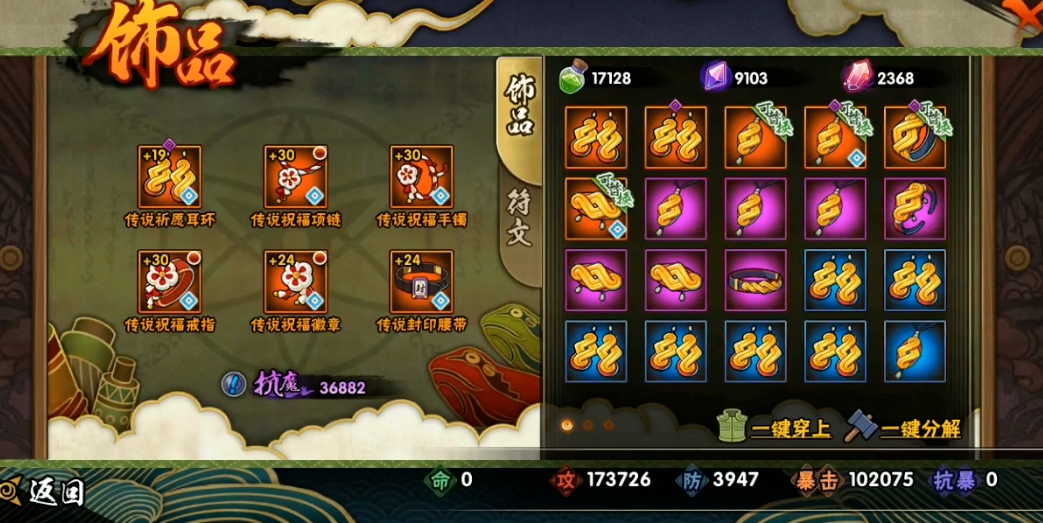Image resolution: width=1043 pixels, height=523 pixels.
Task: Select the purple headband accessory in inventory
Action: pyautogui.click(x=915, y=209)
